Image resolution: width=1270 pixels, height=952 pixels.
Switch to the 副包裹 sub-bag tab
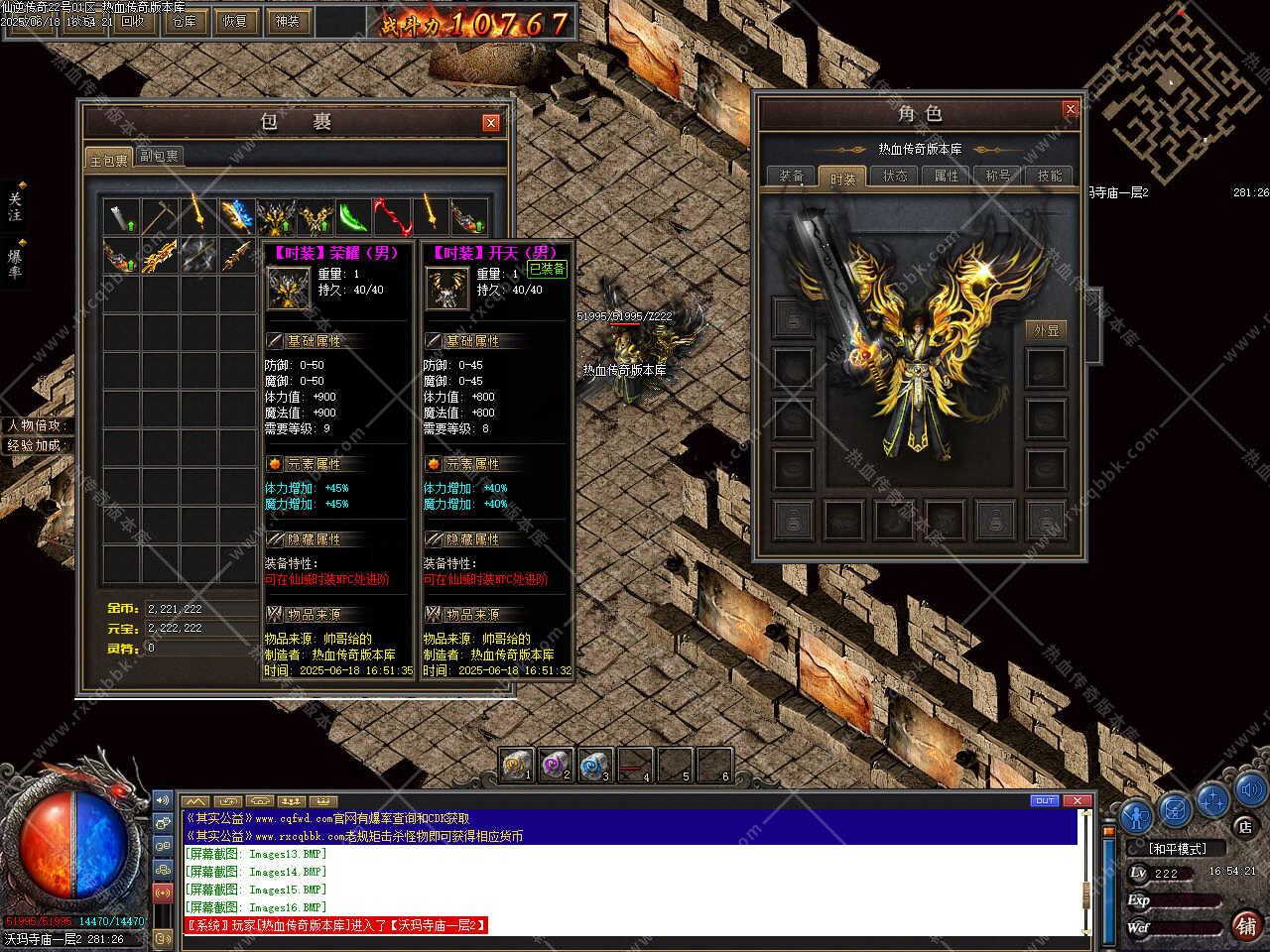coord(159,157)
